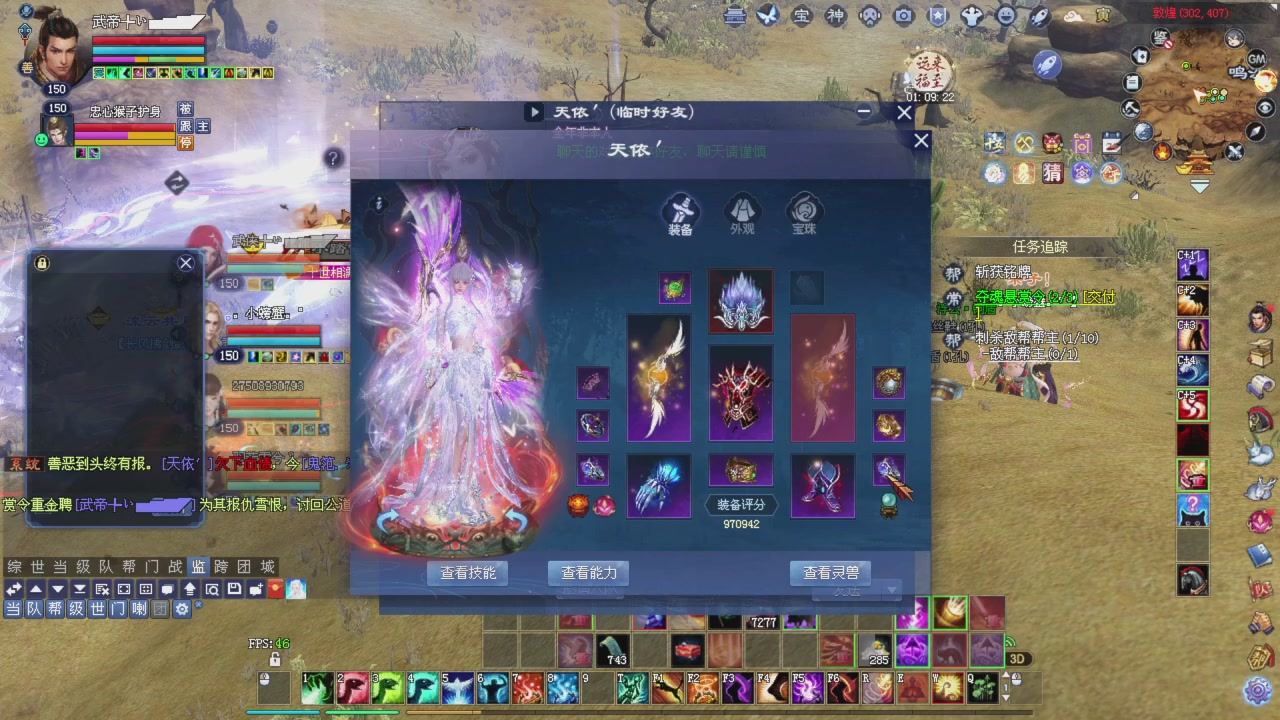Open chat search with magnifier icon
Screen dimensions: 1280x720
click(212, 588)
